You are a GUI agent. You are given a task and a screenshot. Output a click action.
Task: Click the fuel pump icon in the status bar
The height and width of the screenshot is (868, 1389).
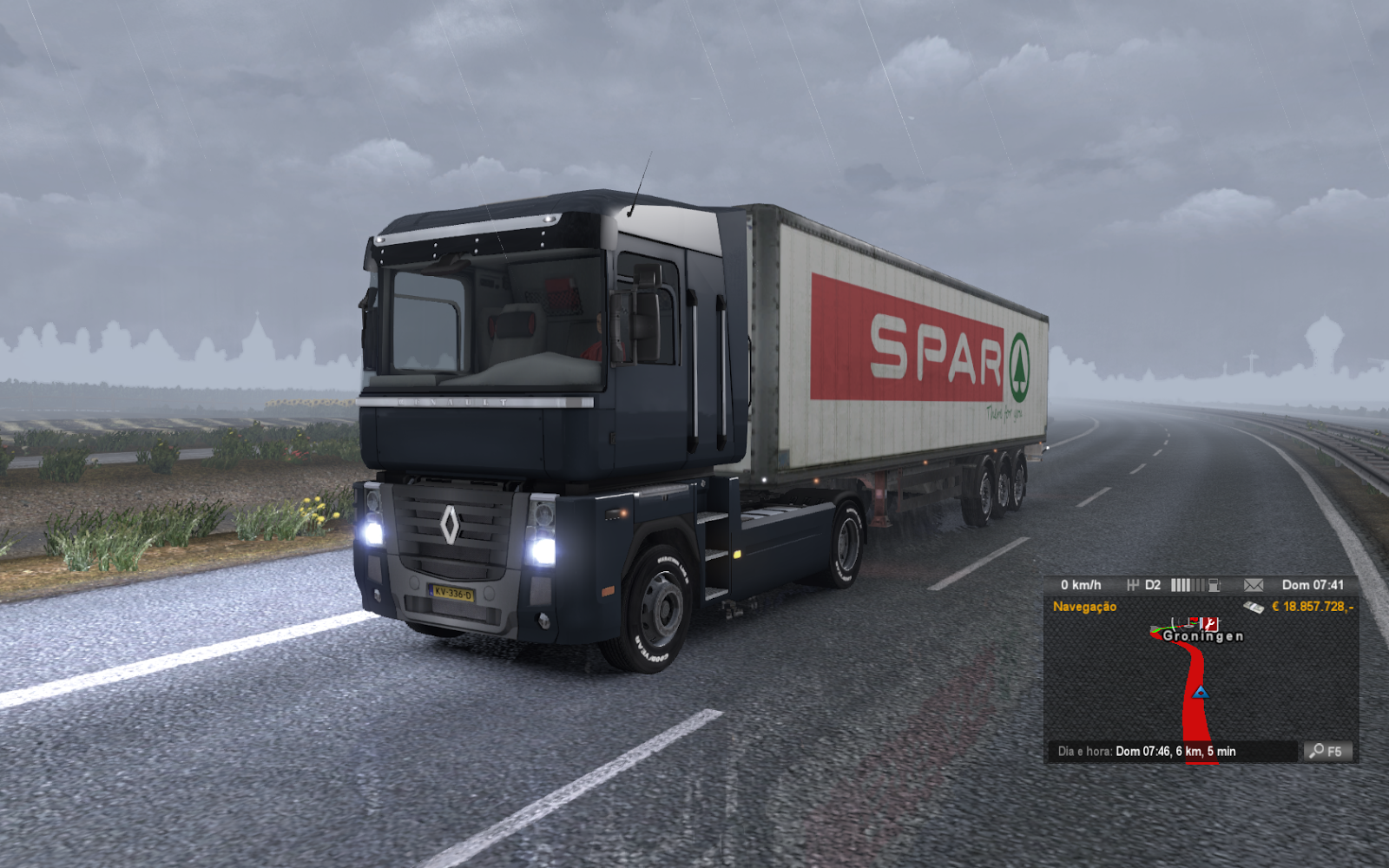[x=1214, y=584]
